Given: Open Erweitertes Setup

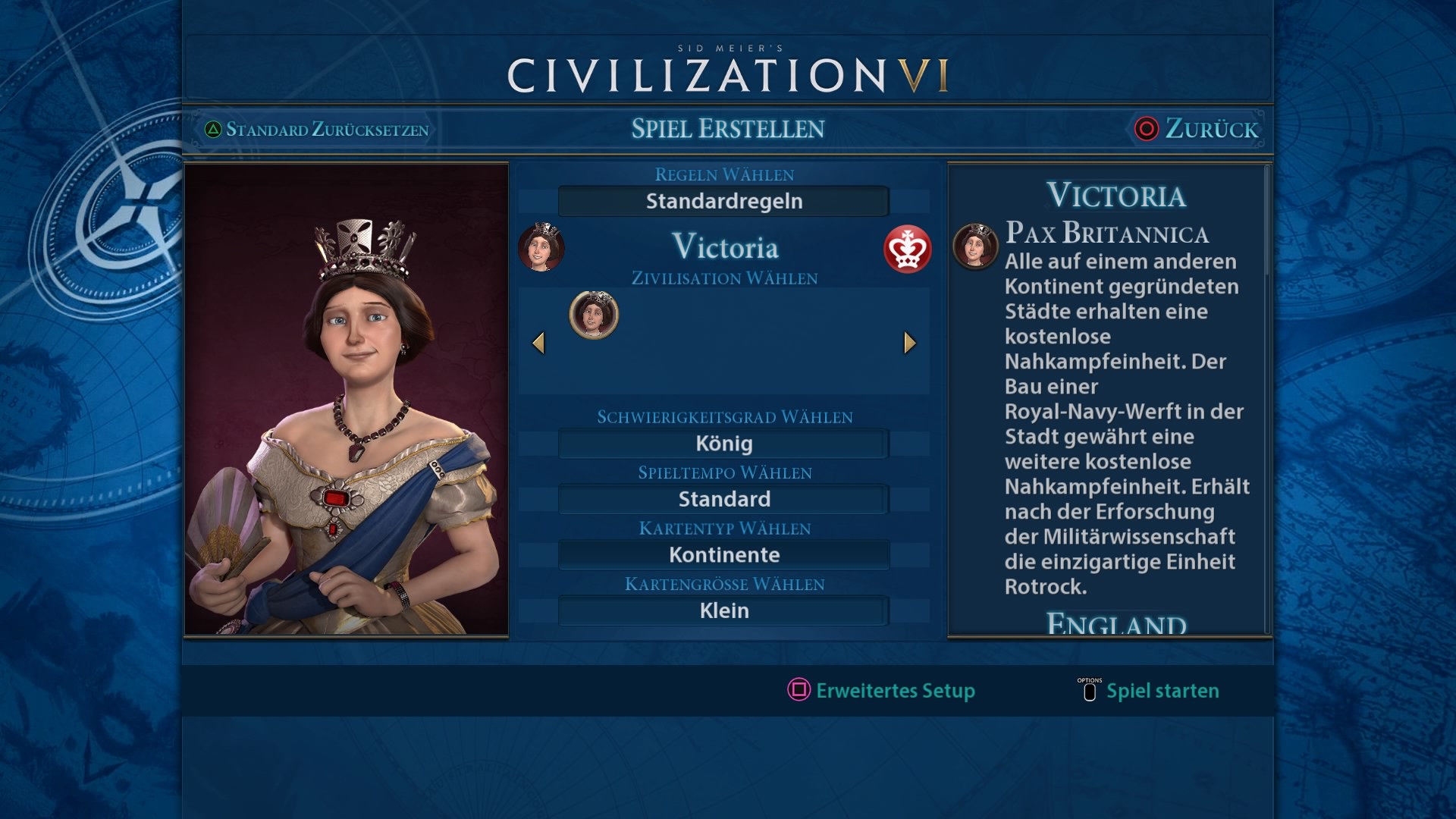Looking at the screenshot, I should click(x=881, y=690).
